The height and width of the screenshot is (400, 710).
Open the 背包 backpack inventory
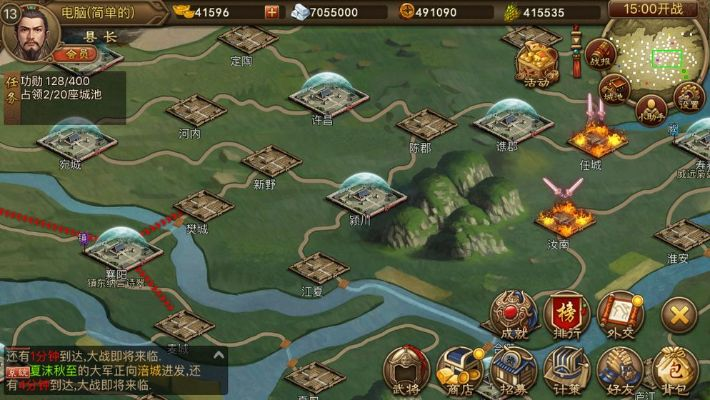pyautogui.click(x=676, y=372)
